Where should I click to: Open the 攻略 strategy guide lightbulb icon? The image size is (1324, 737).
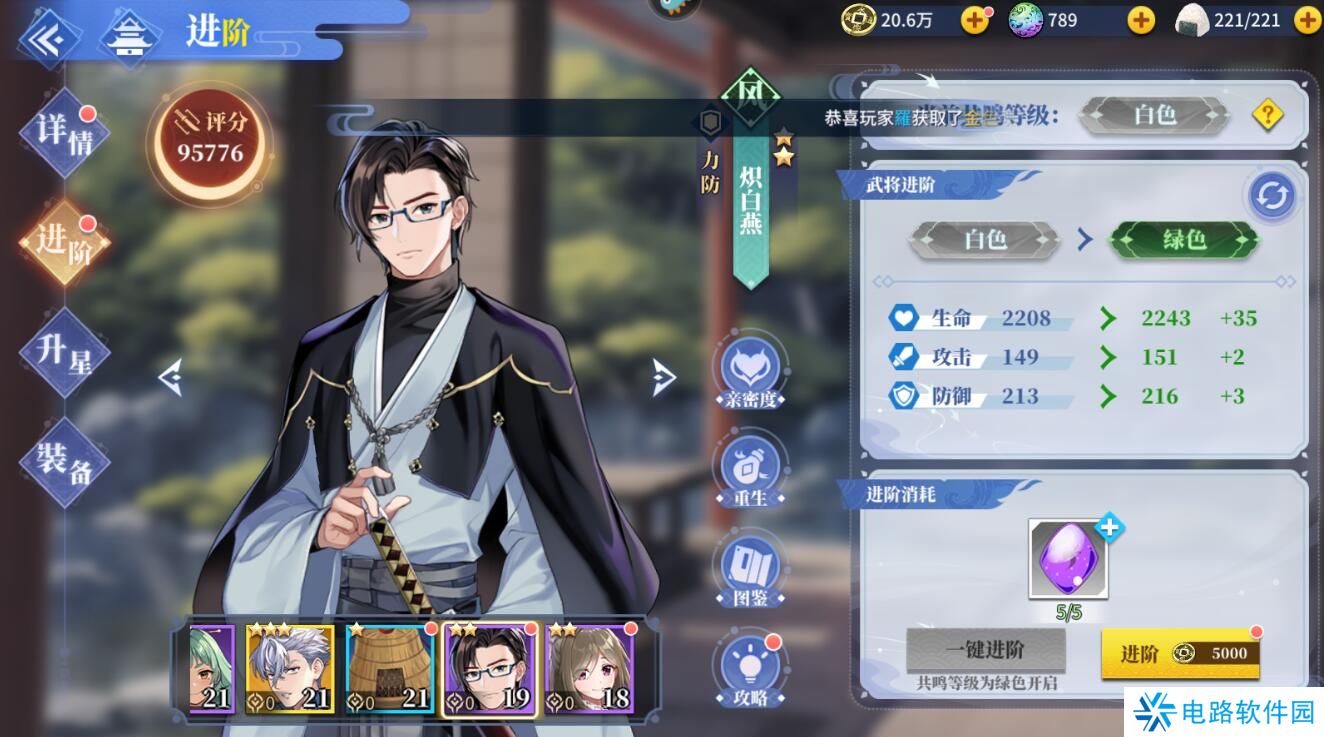coord(751,666)
